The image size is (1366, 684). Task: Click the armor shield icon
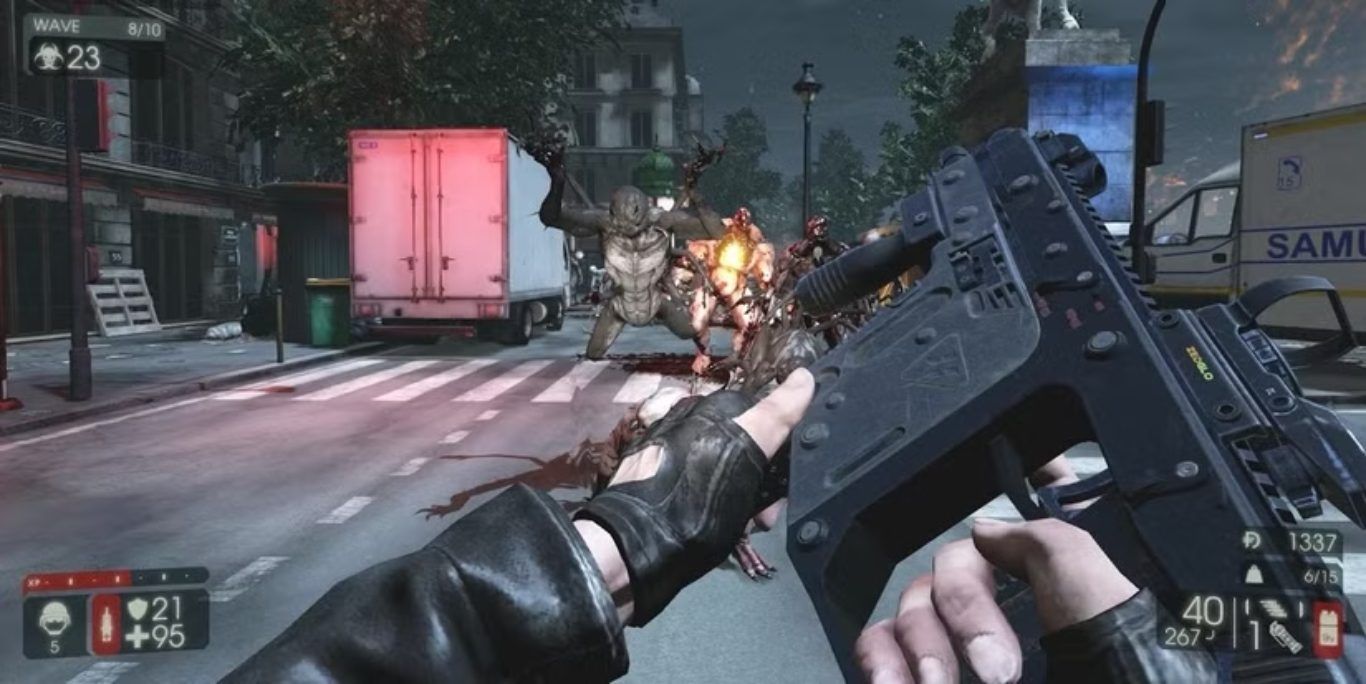(x=137, y=608)
